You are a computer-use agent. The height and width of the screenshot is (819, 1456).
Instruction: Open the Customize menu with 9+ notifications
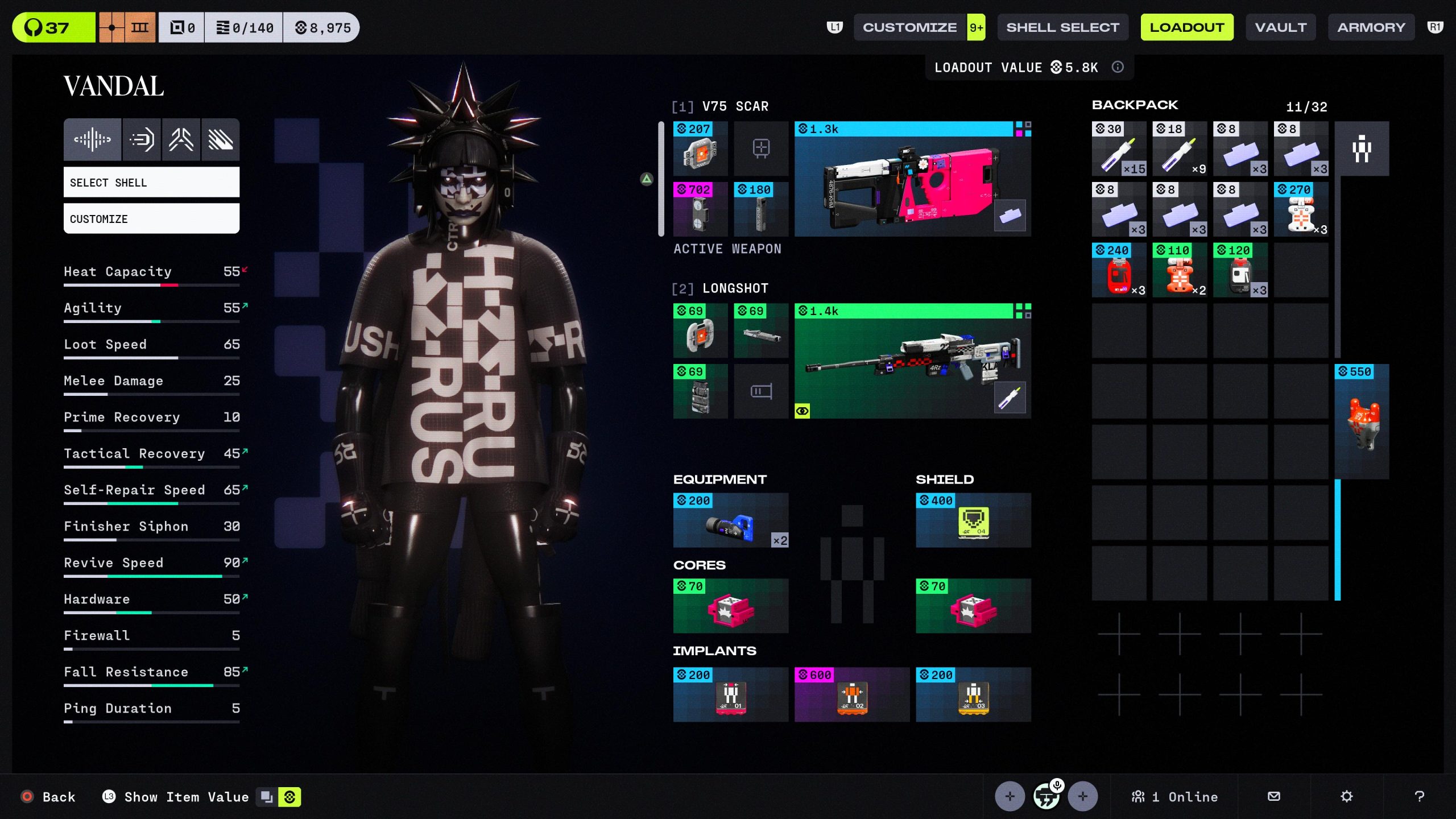[918, 26]
